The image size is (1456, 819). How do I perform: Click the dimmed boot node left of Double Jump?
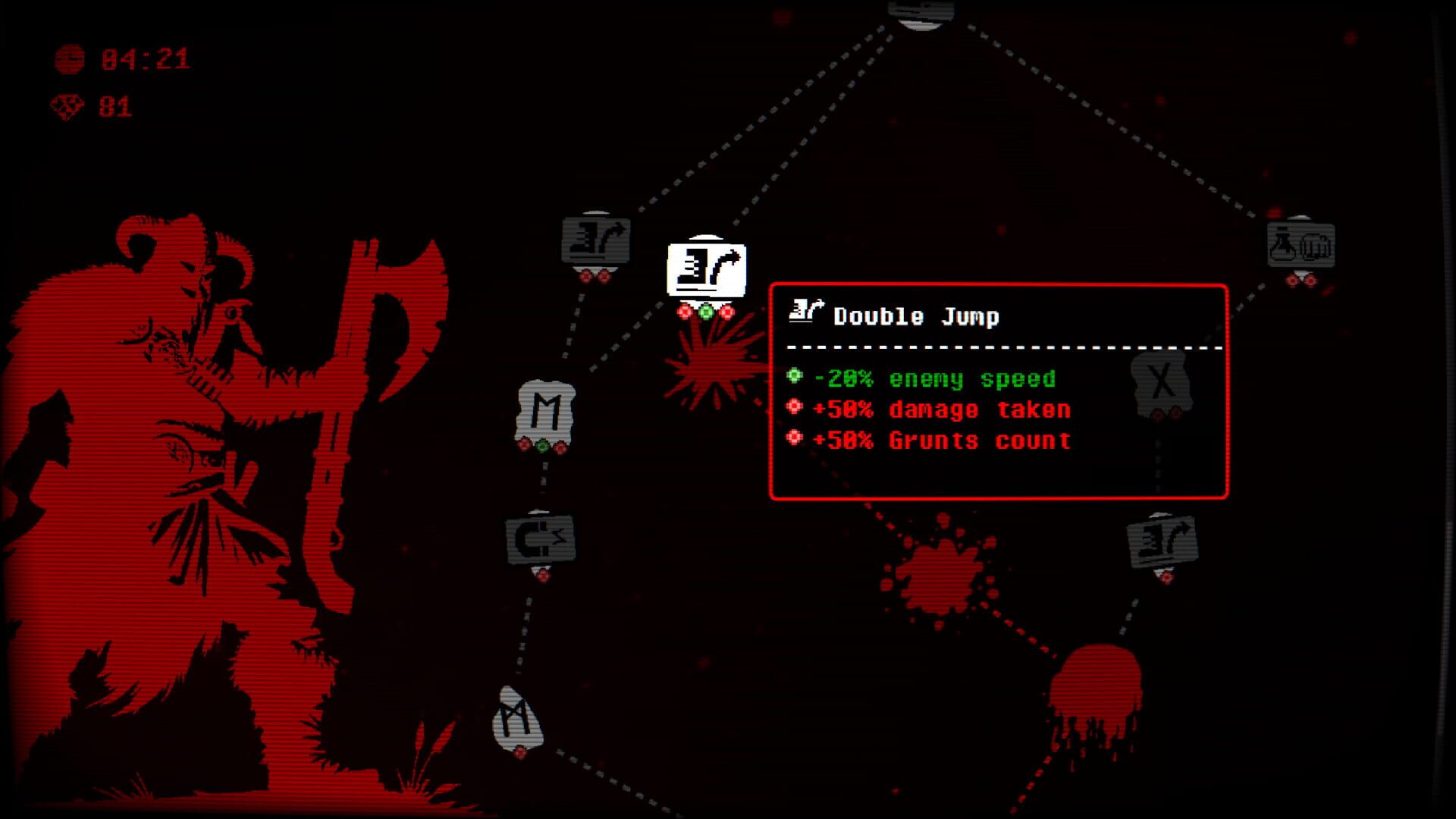pyautogui.click(x=596, y=241)
